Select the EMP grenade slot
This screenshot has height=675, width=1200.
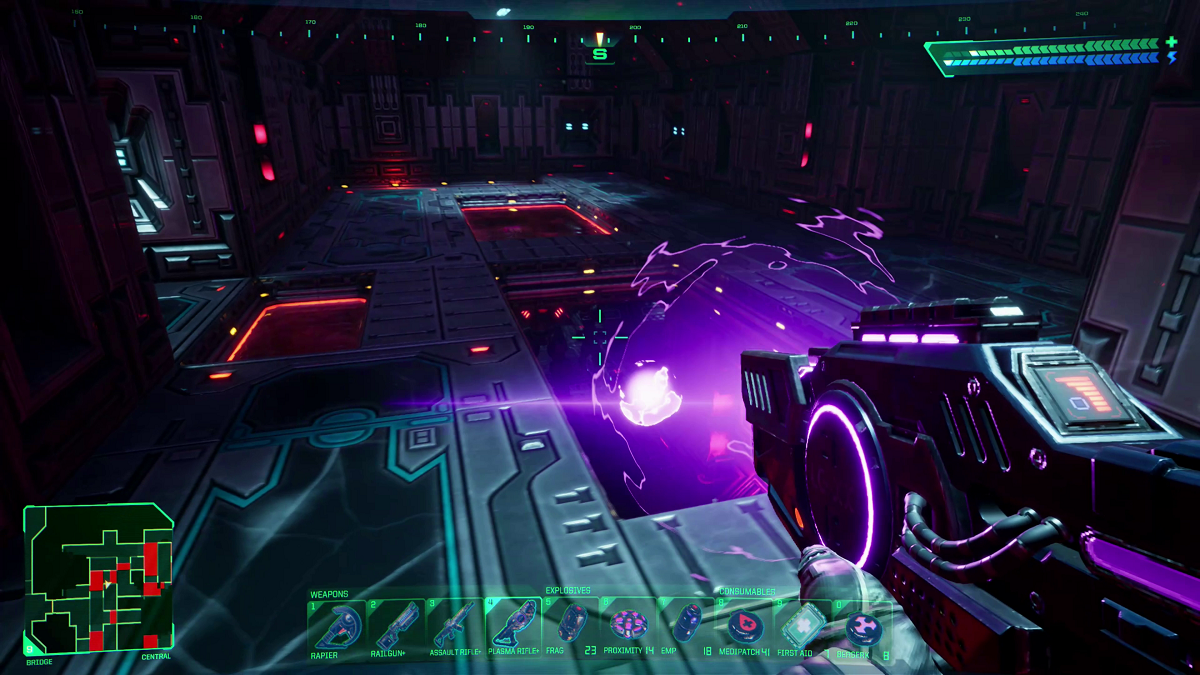(686, 626)
